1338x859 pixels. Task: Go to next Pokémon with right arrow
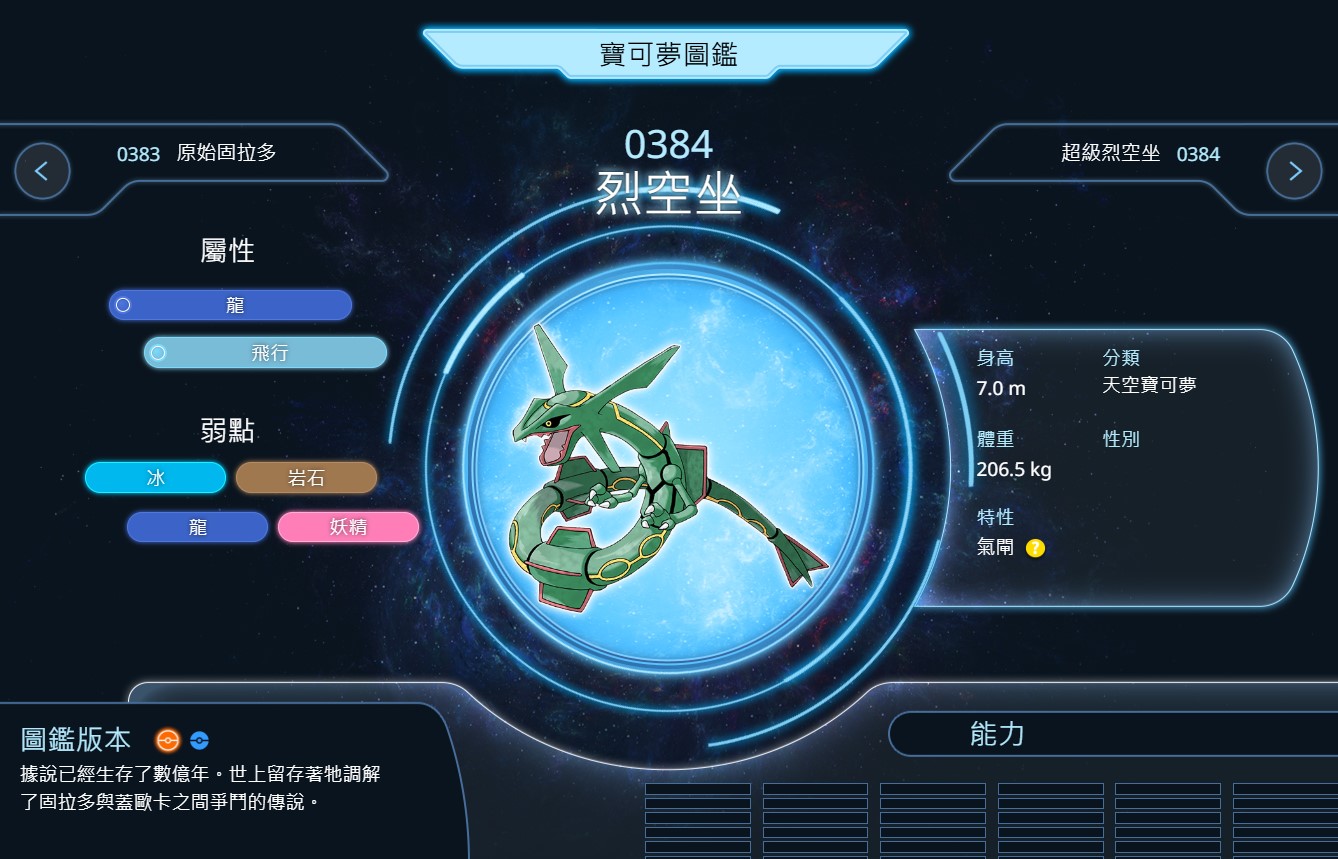[x=1294, y=171]
